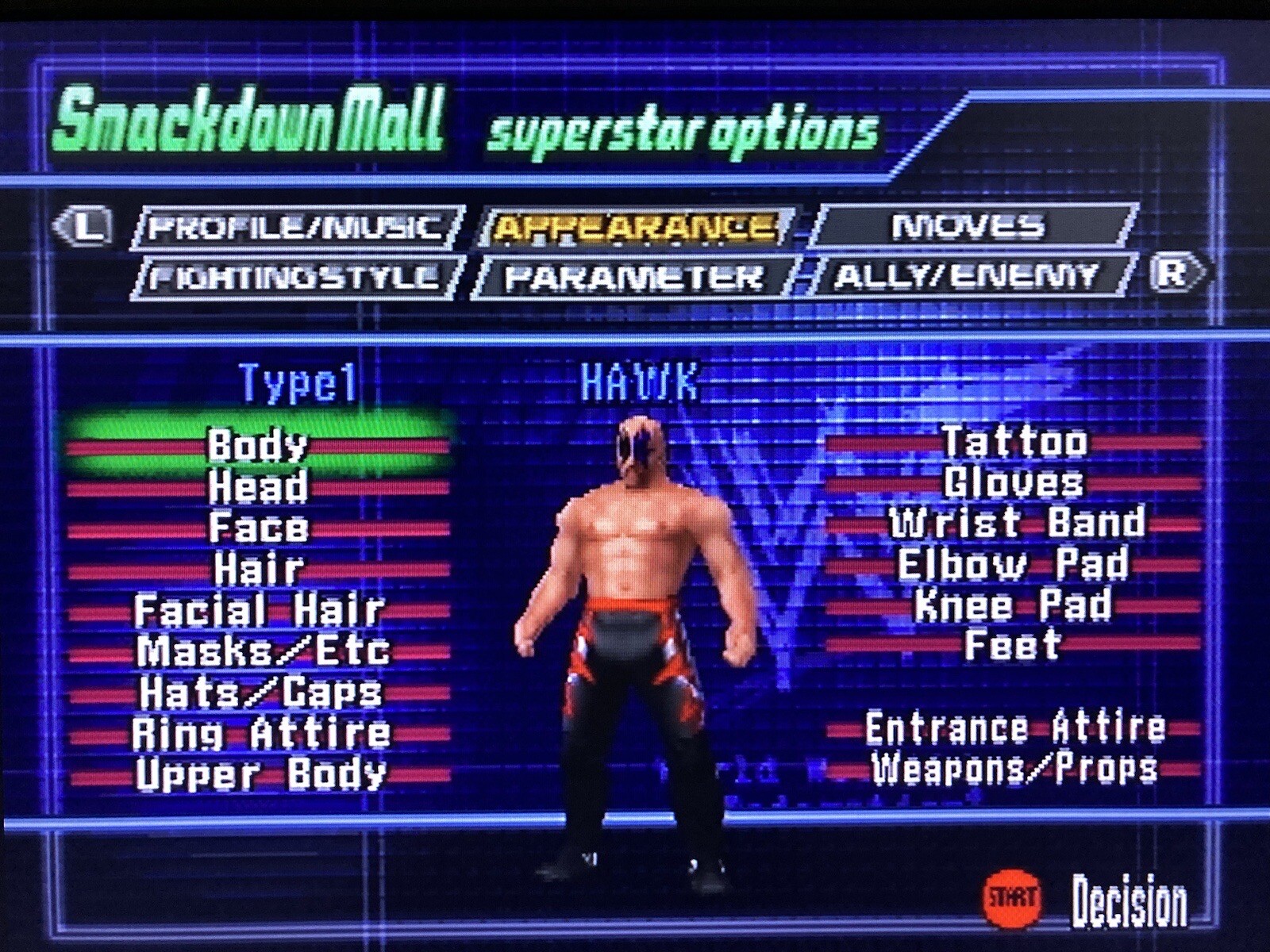1270x952 pixels.
Task: Select the Head customization option
Action: (x=258, y=486)
